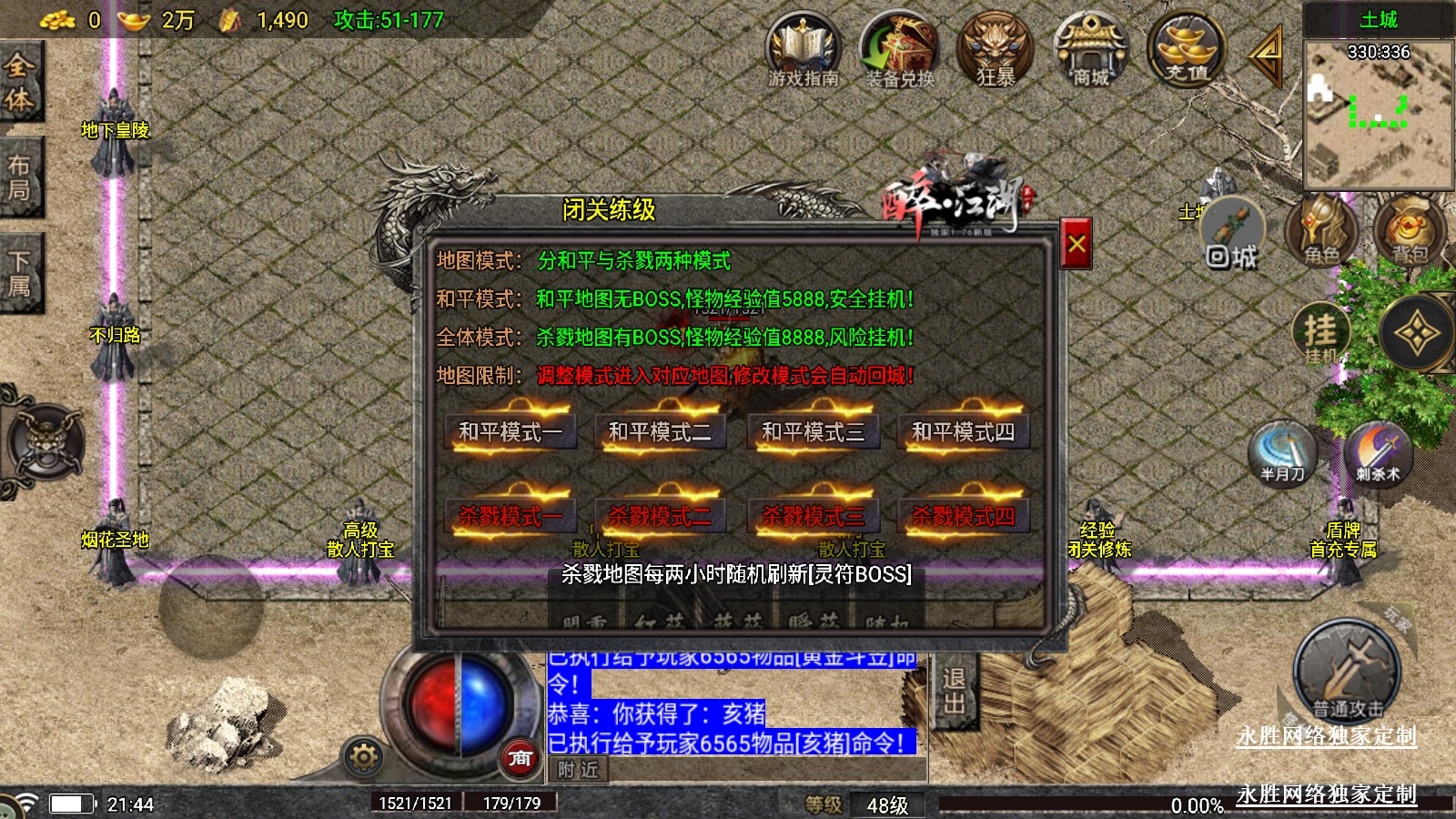The image size is (1456, 819).
Task: Activate the 半月刀 skill
Action: (x=1282, y=452)
